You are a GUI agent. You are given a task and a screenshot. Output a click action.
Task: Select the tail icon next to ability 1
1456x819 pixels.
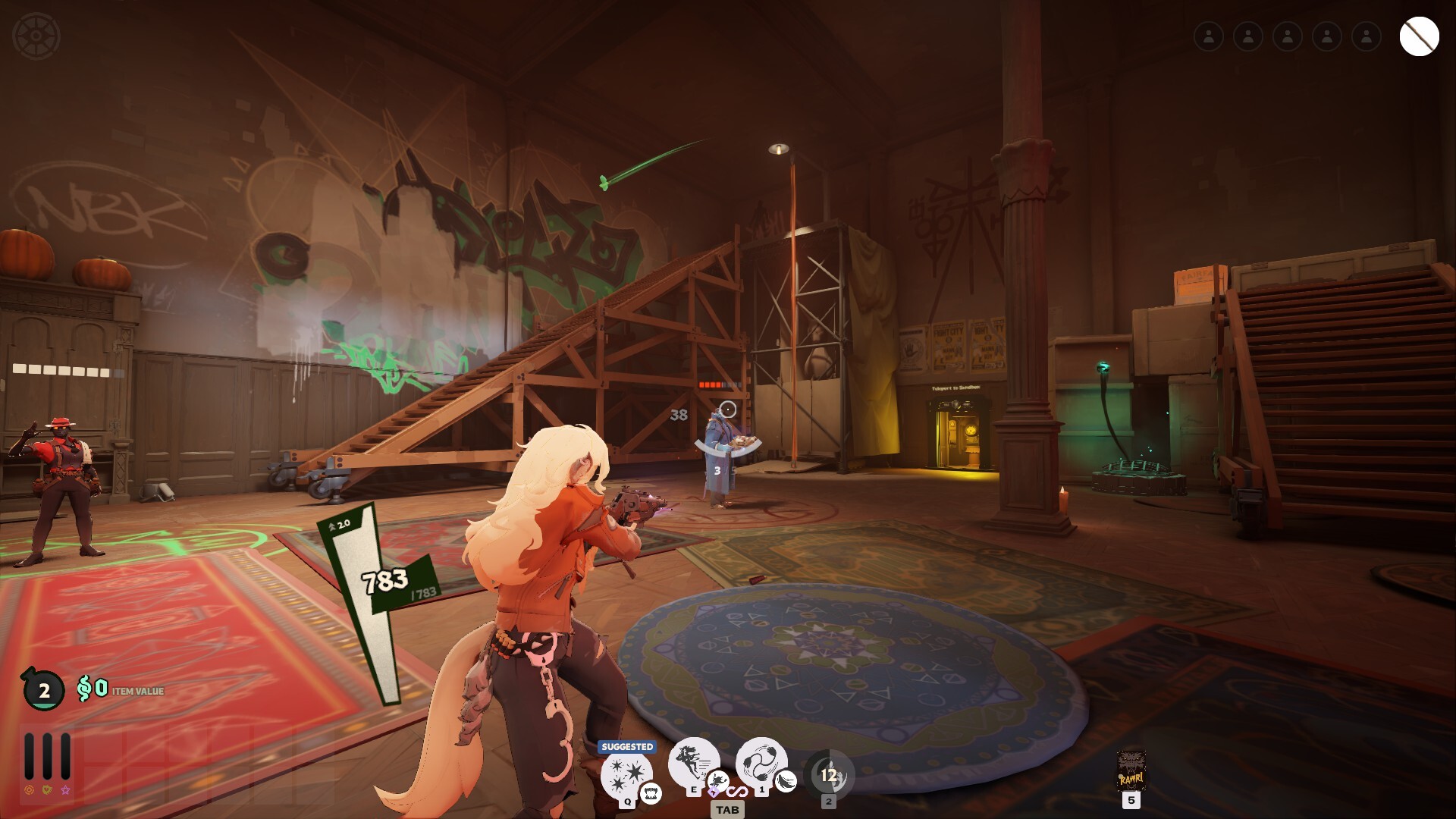coord(786,782)
